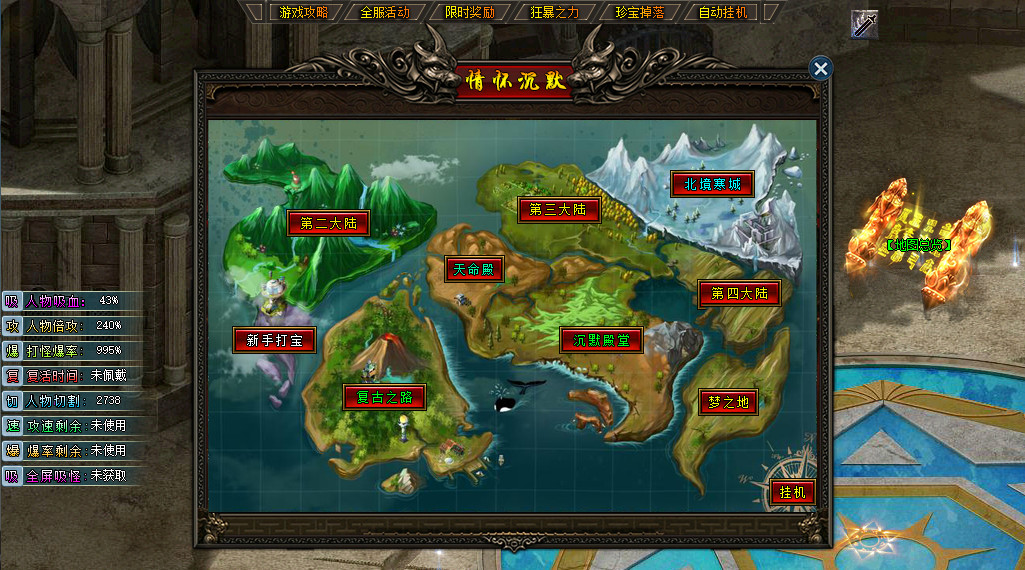
Task: Go to 第四大陆 on the map
Action: [x=739, y=294]
